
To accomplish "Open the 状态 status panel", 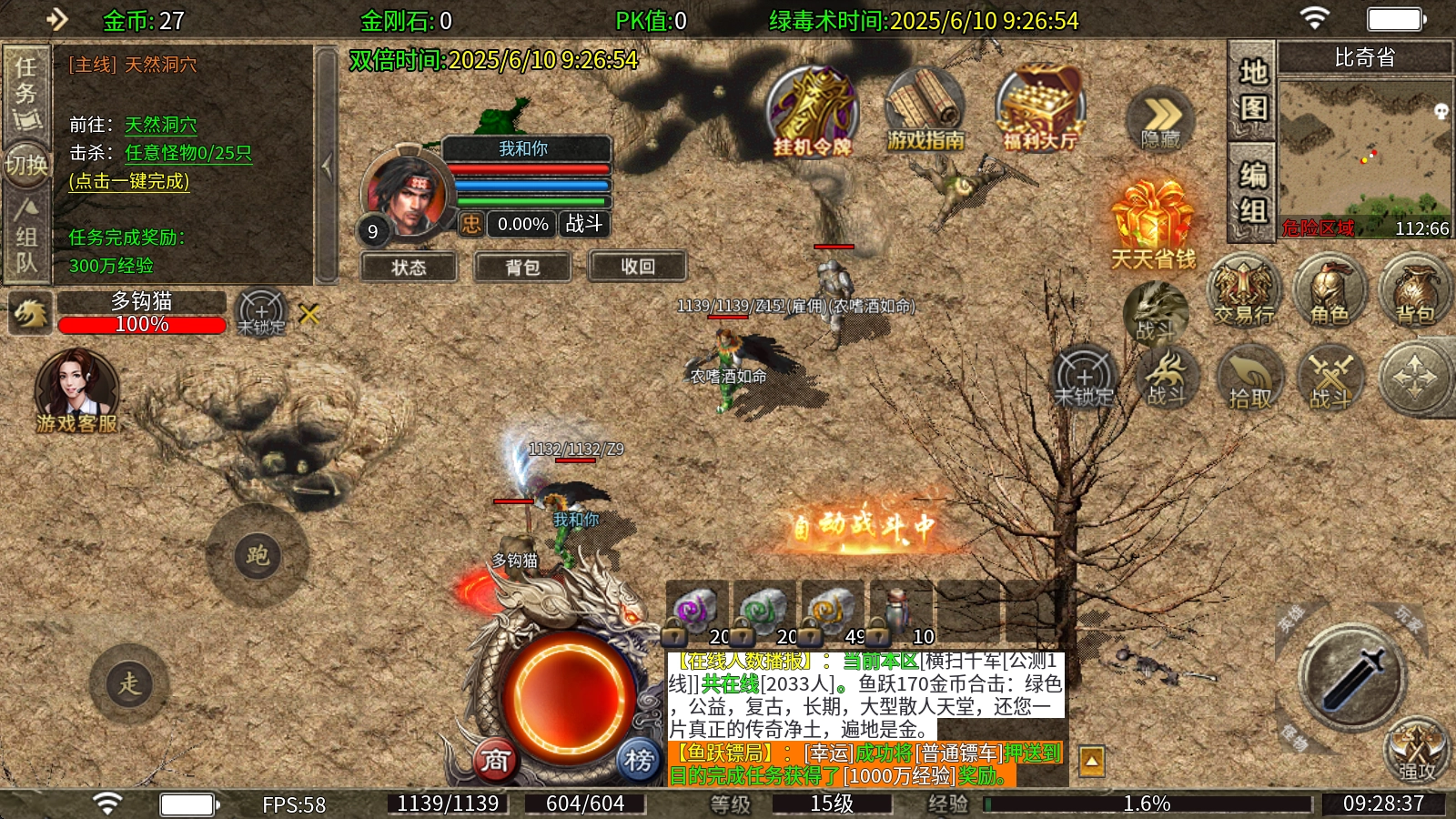I will [x=409, y=267].
